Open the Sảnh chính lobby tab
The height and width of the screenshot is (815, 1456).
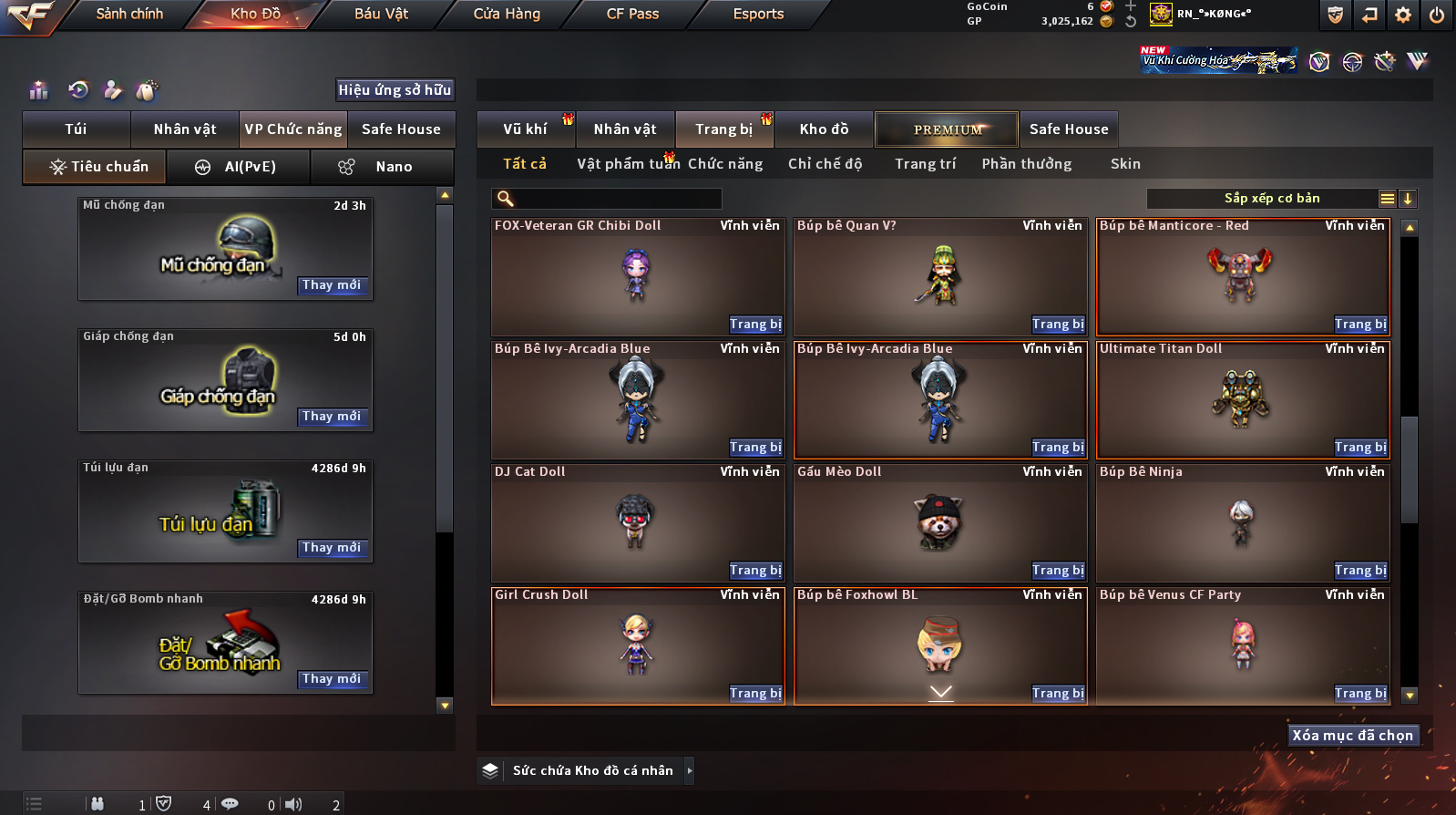coord(129,14)
